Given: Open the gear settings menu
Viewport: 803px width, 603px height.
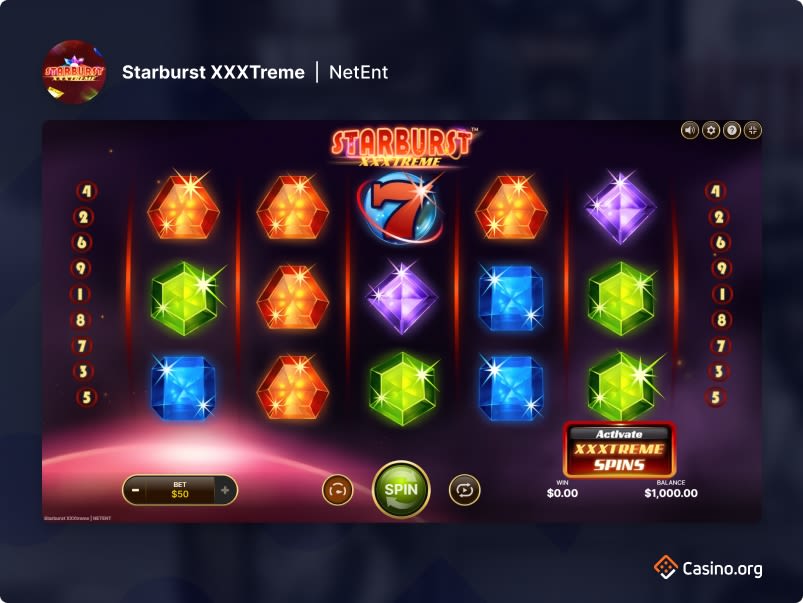Looking at the screenshot, I should click(x=711, y=130).
